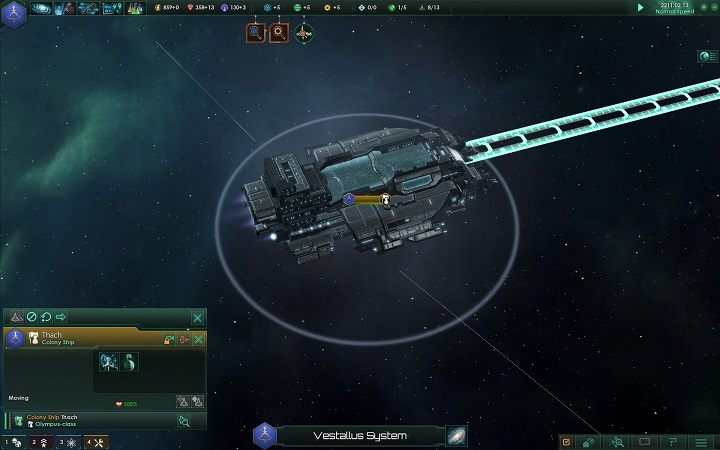Click the play button beside the date
720x450 pixels.
tap(640, 7)
